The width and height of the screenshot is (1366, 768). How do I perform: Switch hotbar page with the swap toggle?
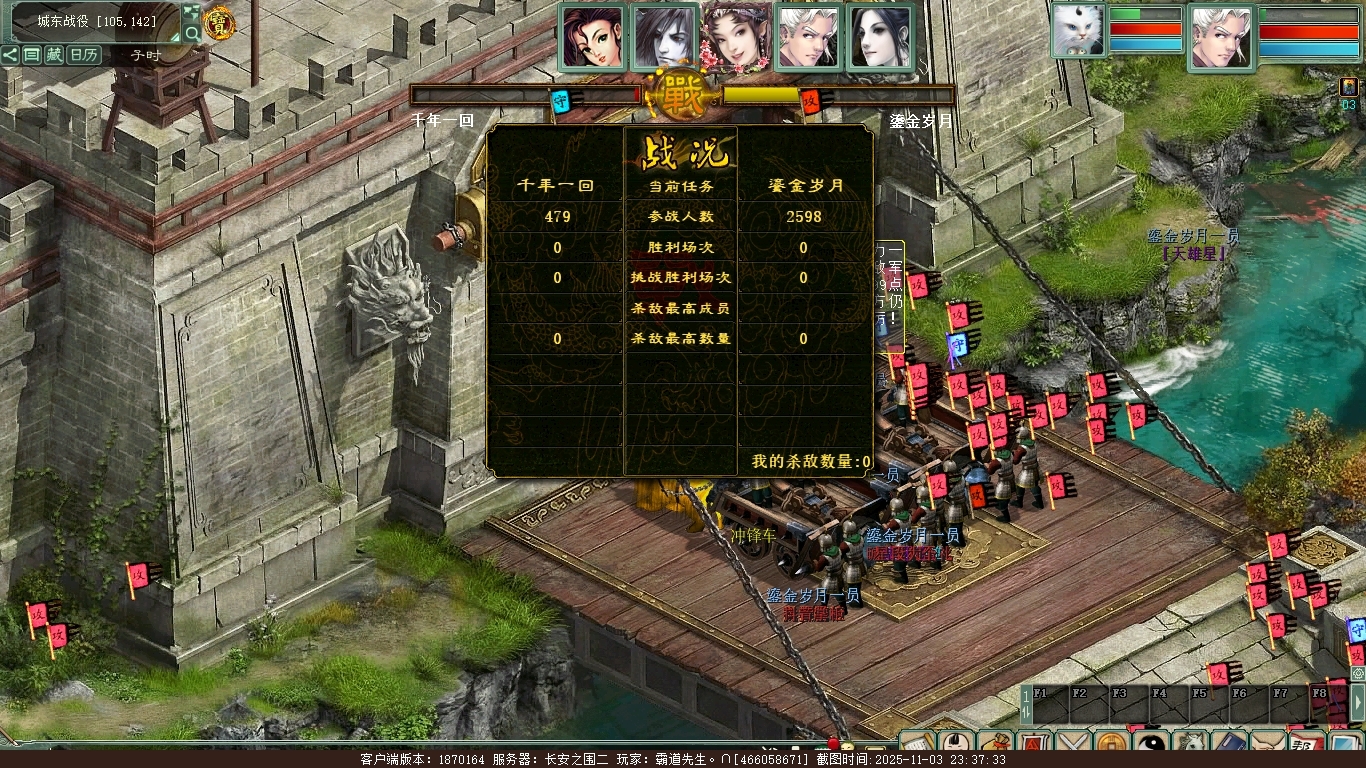pos(1025,704)
